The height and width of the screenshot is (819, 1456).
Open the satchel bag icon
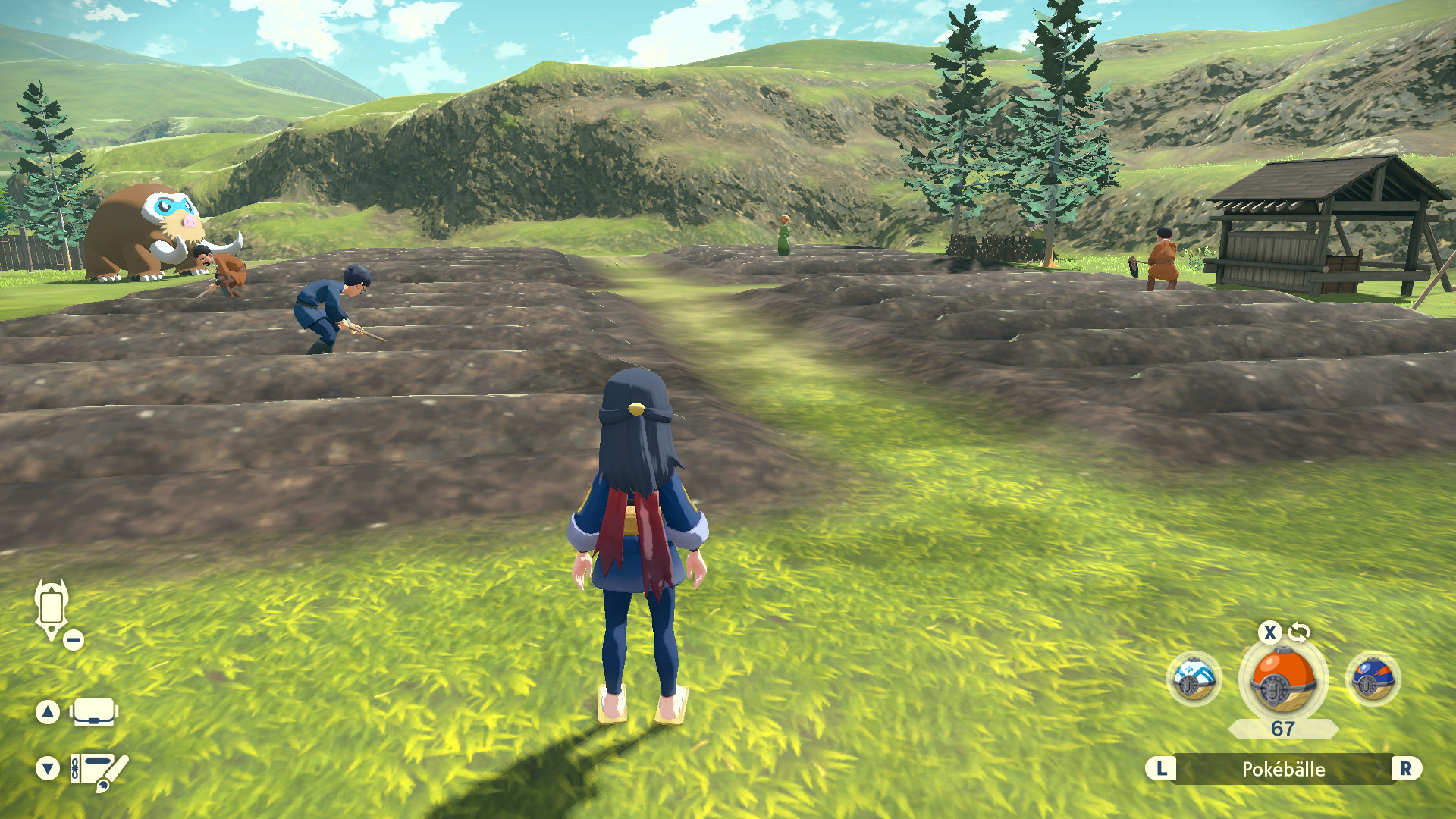94,712
